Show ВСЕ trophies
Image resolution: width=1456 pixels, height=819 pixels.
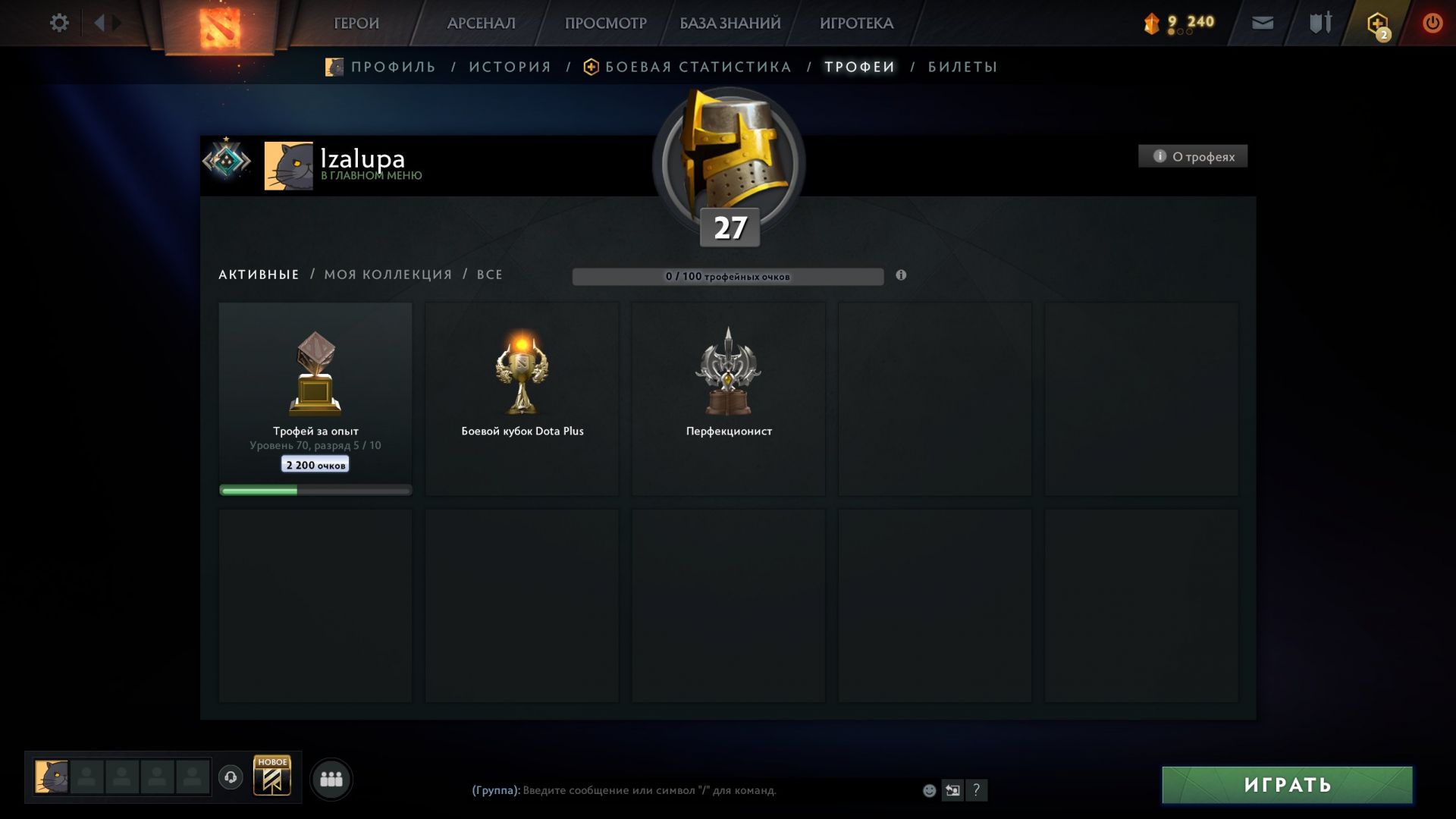pyautogui.click(x=489, y=275)
